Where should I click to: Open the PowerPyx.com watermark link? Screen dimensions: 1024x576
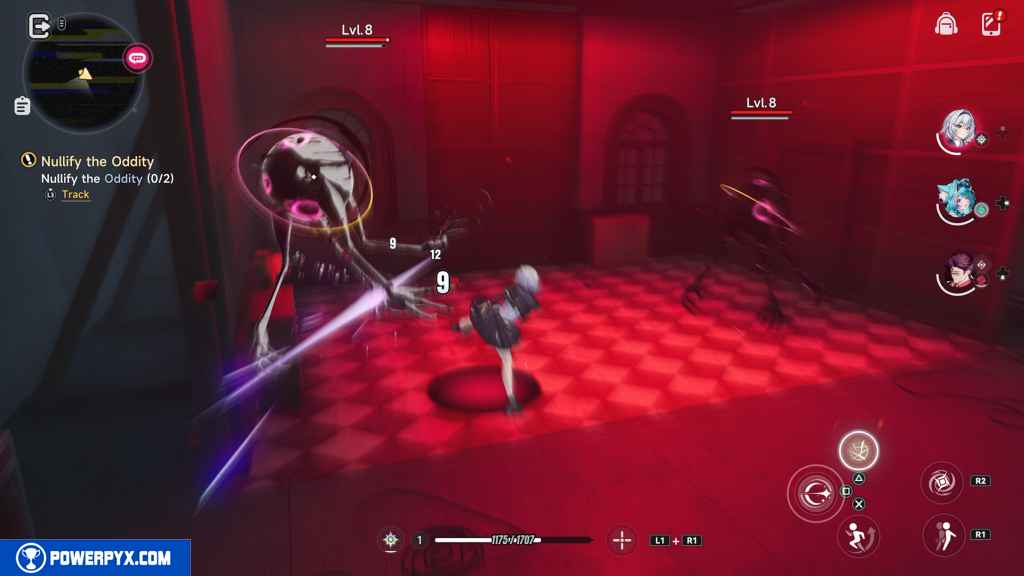tap(95, 558)
